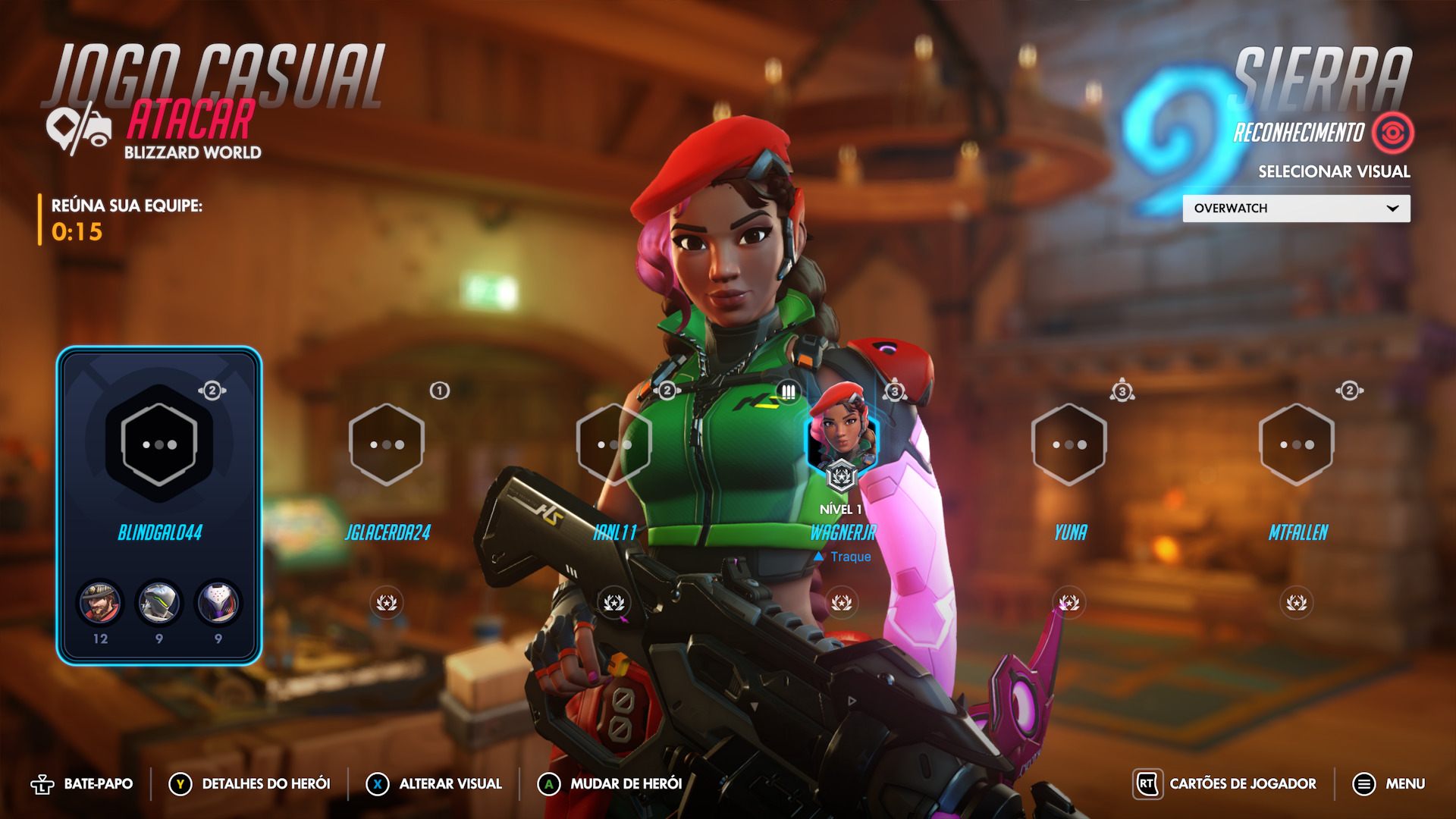Show Cartões de Jogador
Viewport: 1456px width, 819px height.
pyautogui.click(x=1225, y=784)
